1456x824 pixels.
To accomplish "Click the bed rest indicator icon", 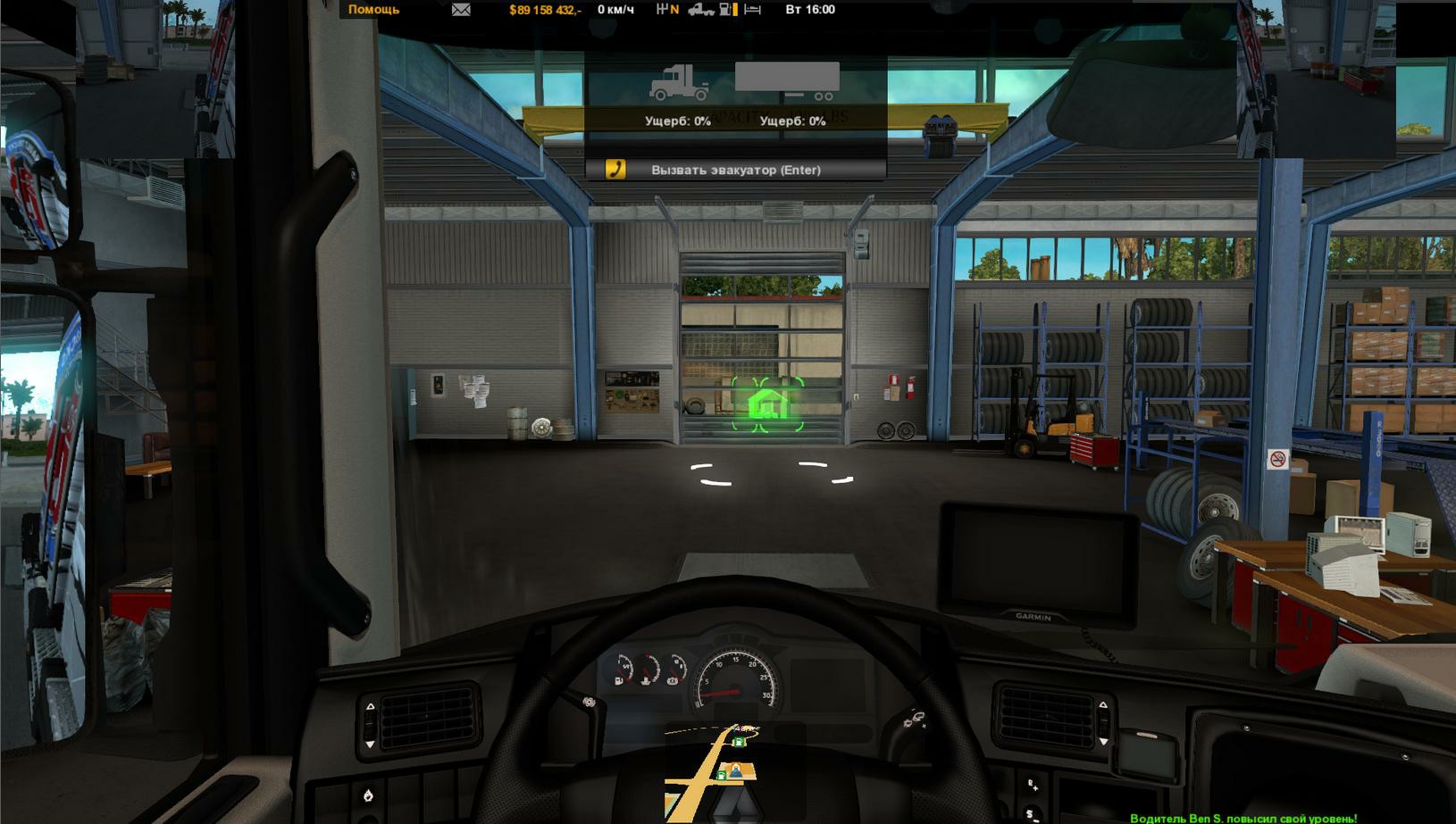I will 752,10.
